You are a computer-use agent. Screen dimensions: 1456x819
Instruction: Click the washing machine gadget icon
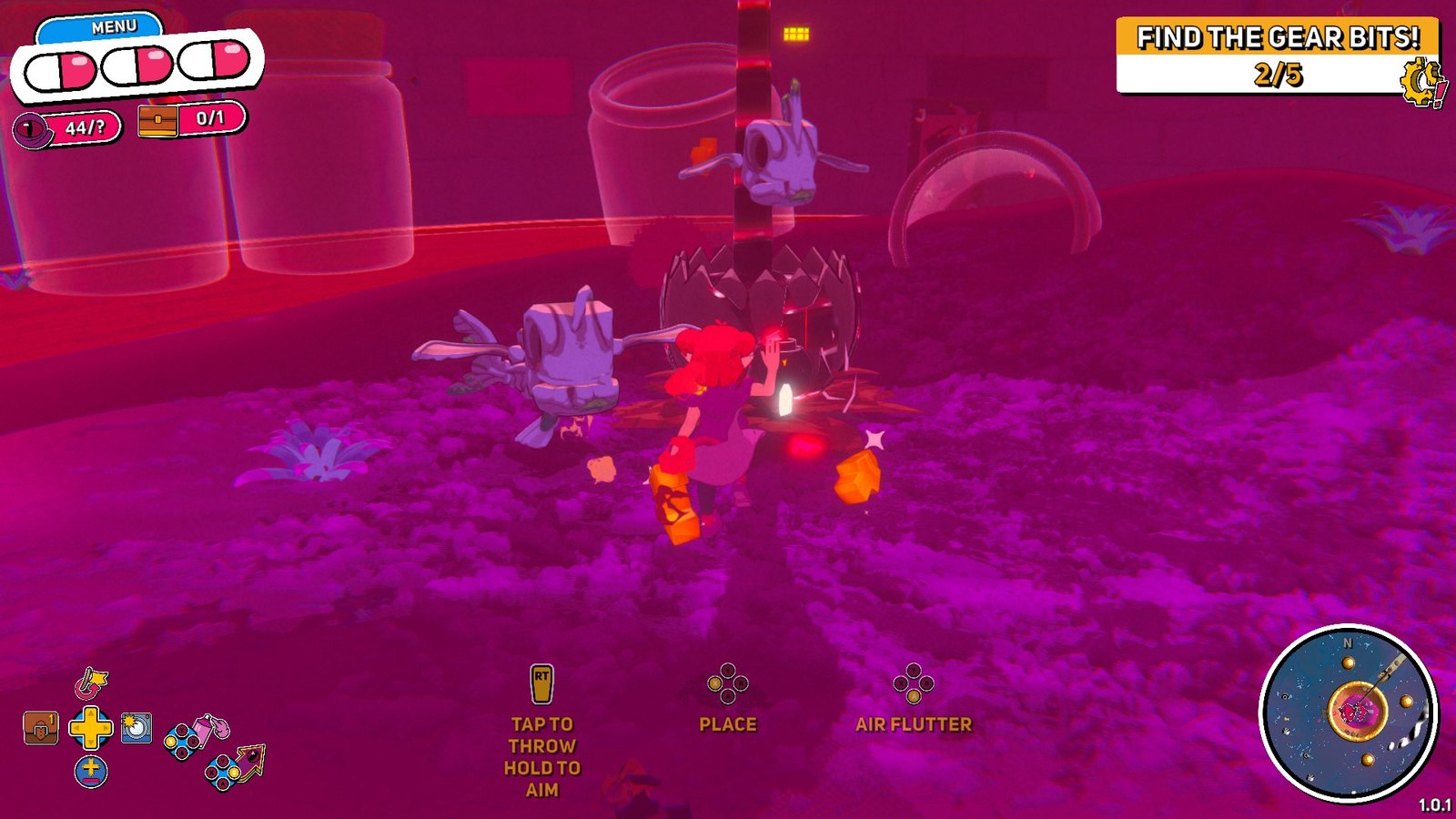tap(135, 727)
